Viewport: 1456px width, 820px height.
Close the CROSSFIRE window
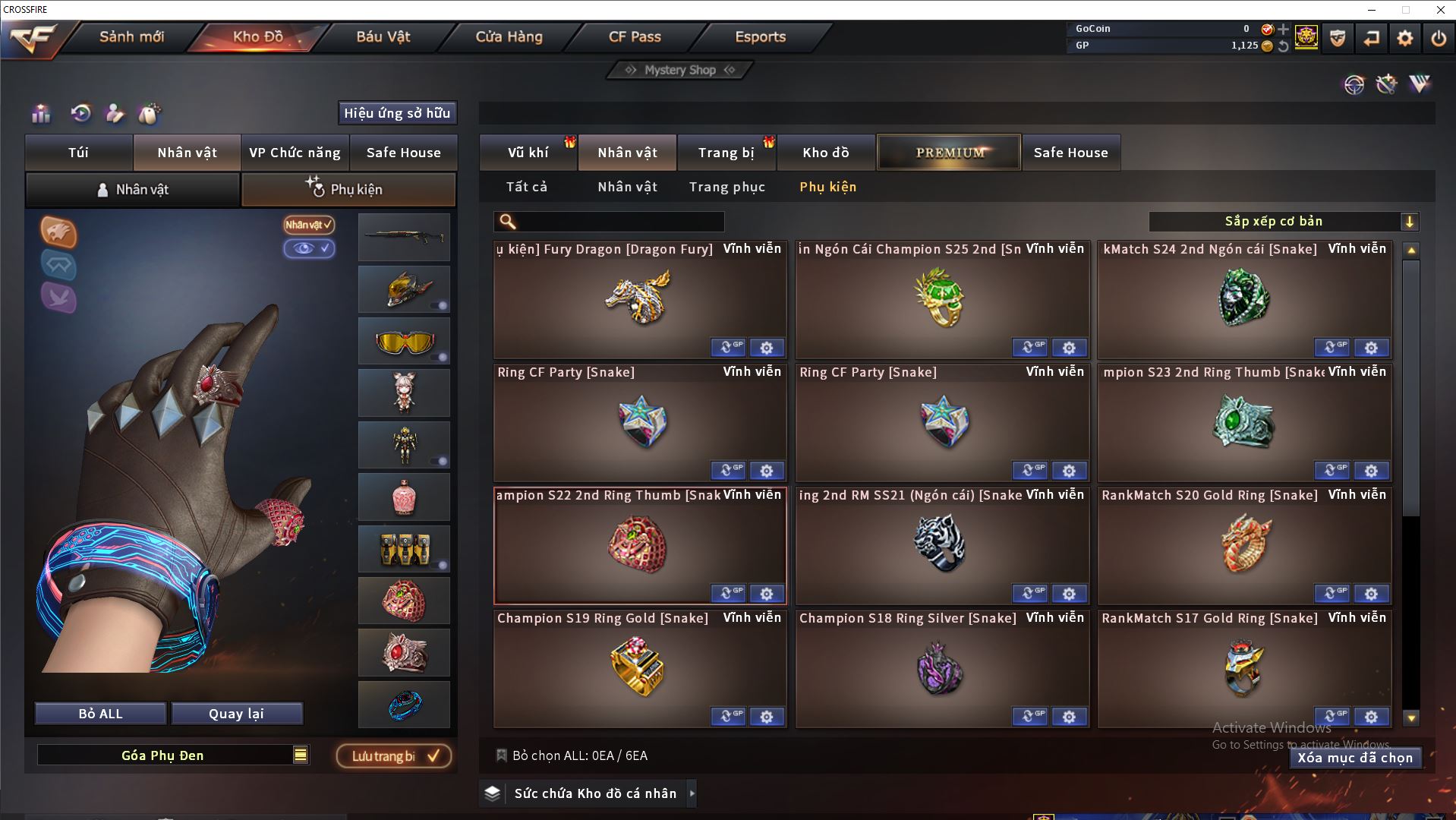1440,10
